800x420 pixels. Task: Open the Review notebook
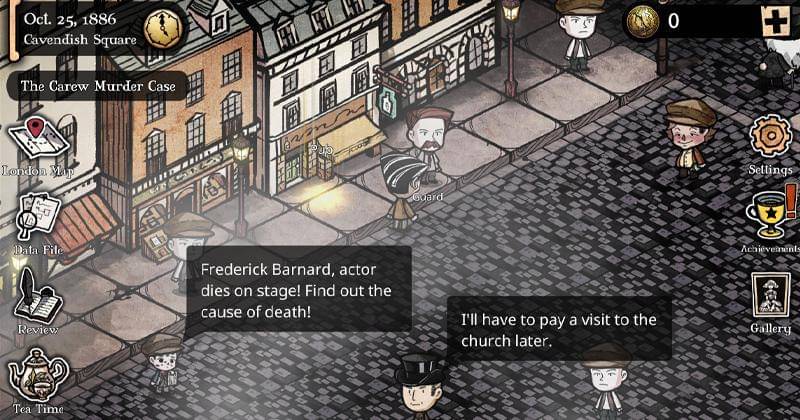click(38, 296)
